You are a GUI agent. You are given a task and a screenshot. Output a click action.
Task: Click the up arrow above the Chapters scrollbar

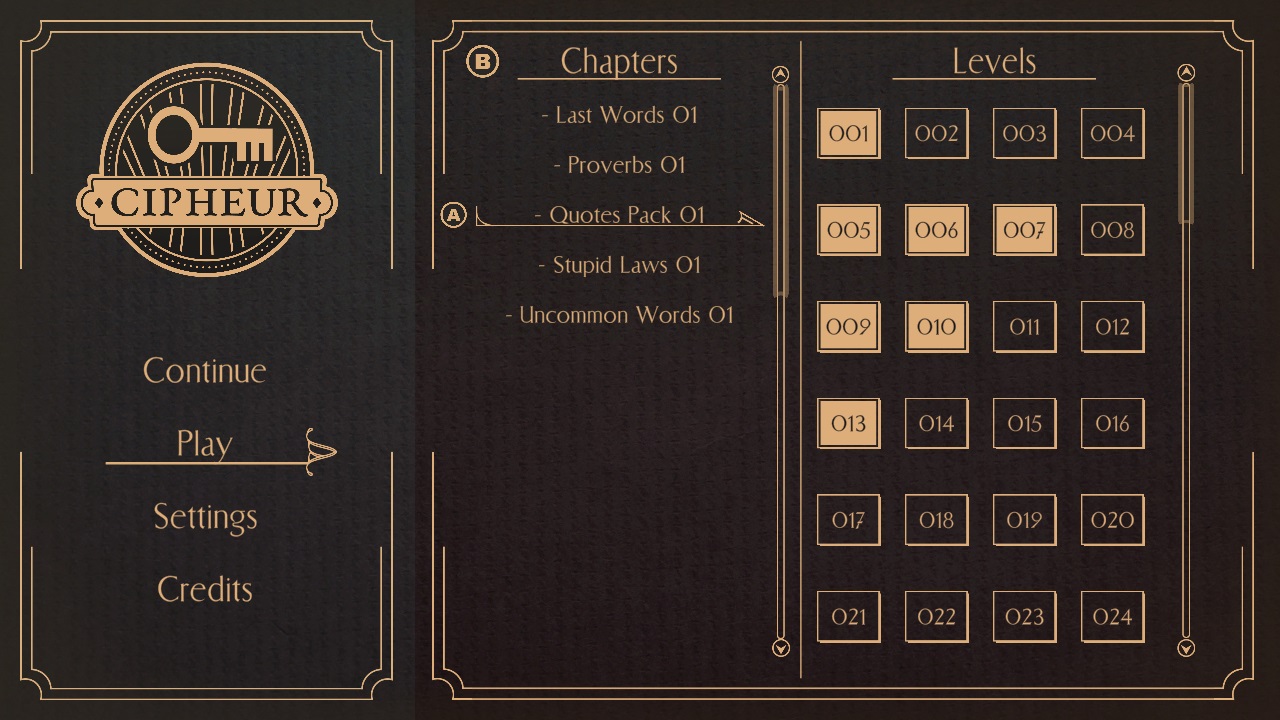[x=780, y=73]
